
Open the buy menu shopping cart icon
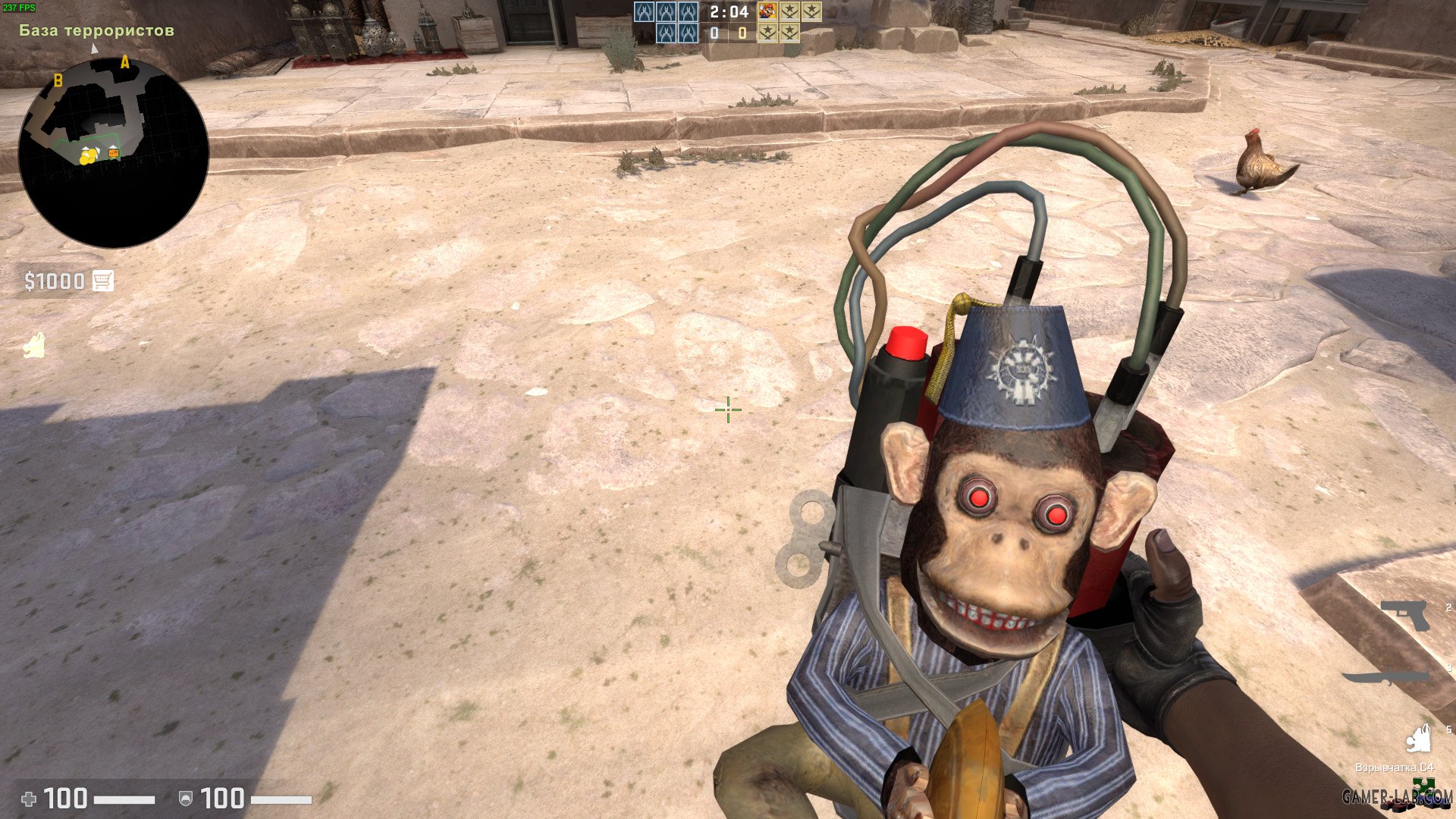coord(102,280)
